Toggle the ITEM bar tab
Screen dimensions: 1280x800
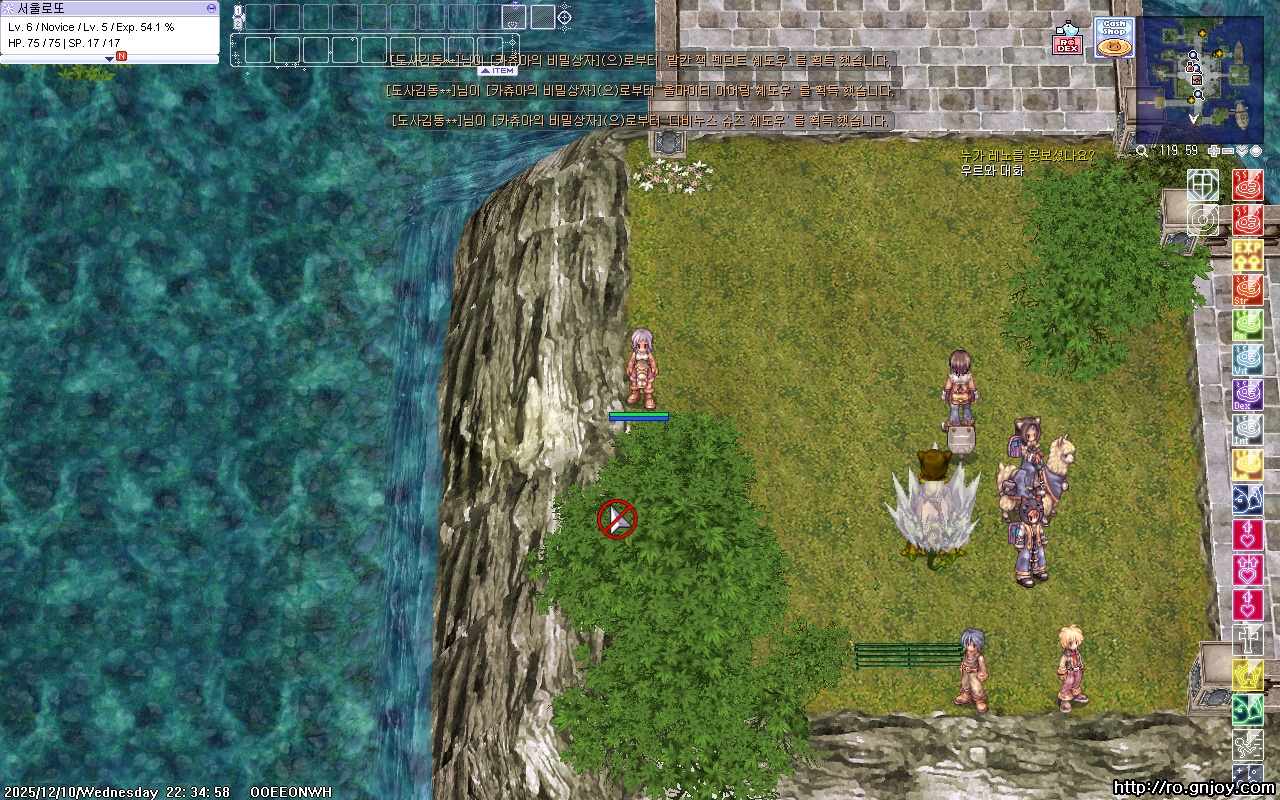(x=497, y=71)
